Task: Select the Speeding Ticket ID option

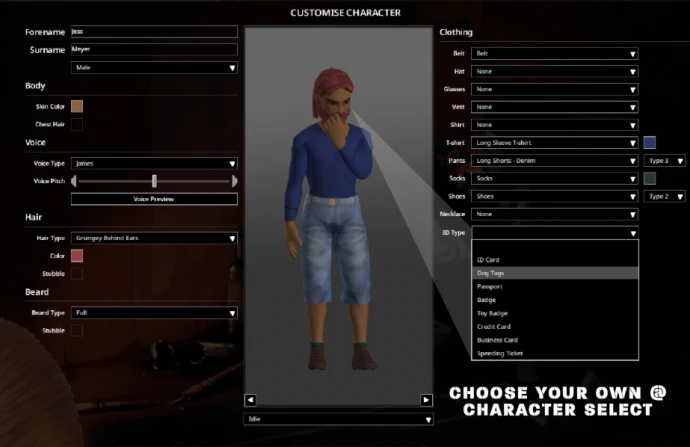Action: pyautogui.click(x=554, y=353)
